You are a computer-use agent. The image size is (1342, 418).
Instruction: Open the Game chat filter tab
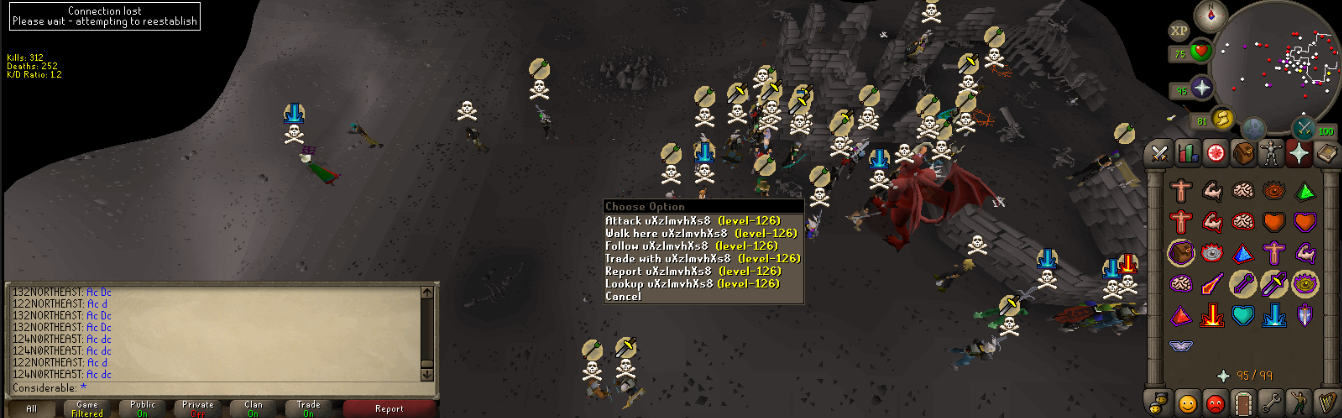88,408
